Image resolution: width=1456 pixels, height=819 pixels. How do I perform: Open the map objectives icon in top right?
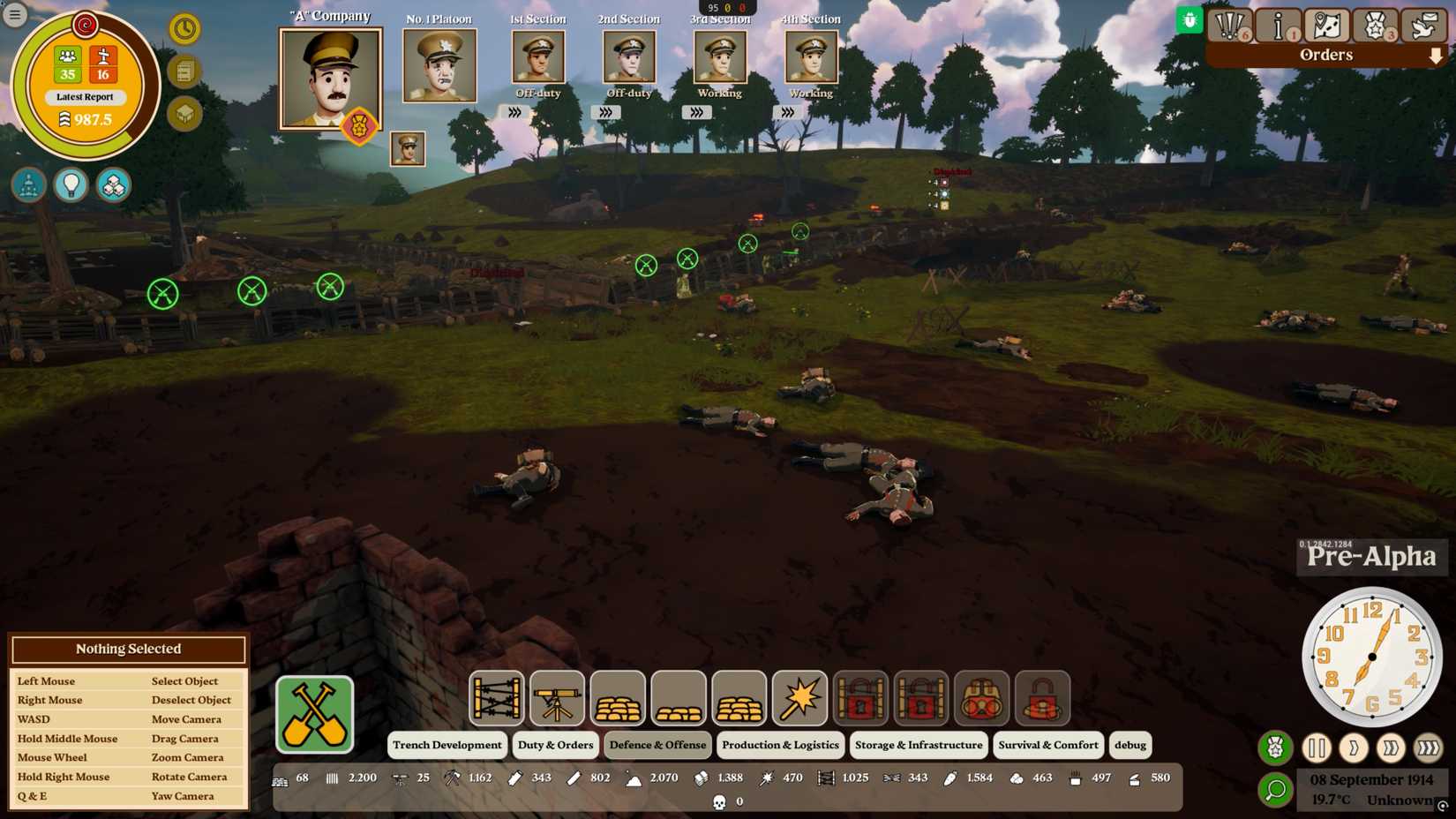(1326, 26)
